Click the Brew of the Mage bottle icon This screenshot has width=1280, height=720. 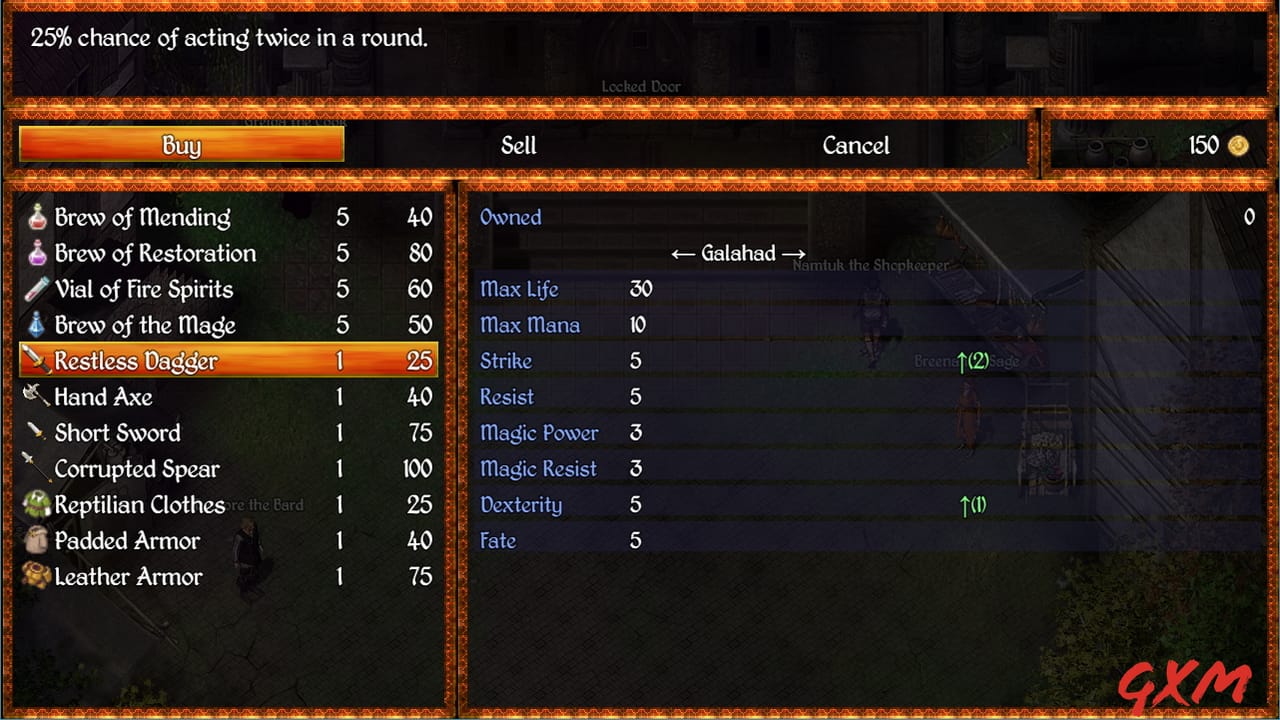tap(35, 325)
